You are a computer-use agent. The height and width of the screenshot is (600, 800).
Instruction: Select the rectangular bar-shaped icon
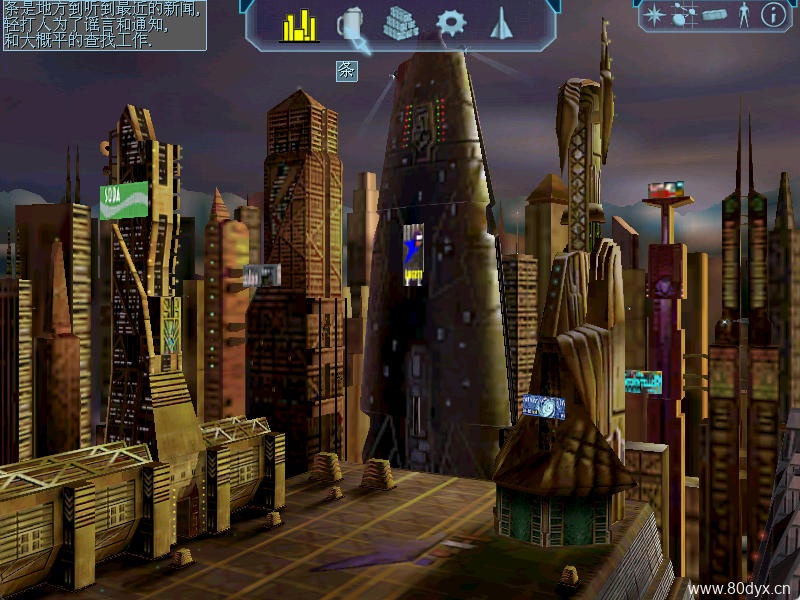click(714, 14)
